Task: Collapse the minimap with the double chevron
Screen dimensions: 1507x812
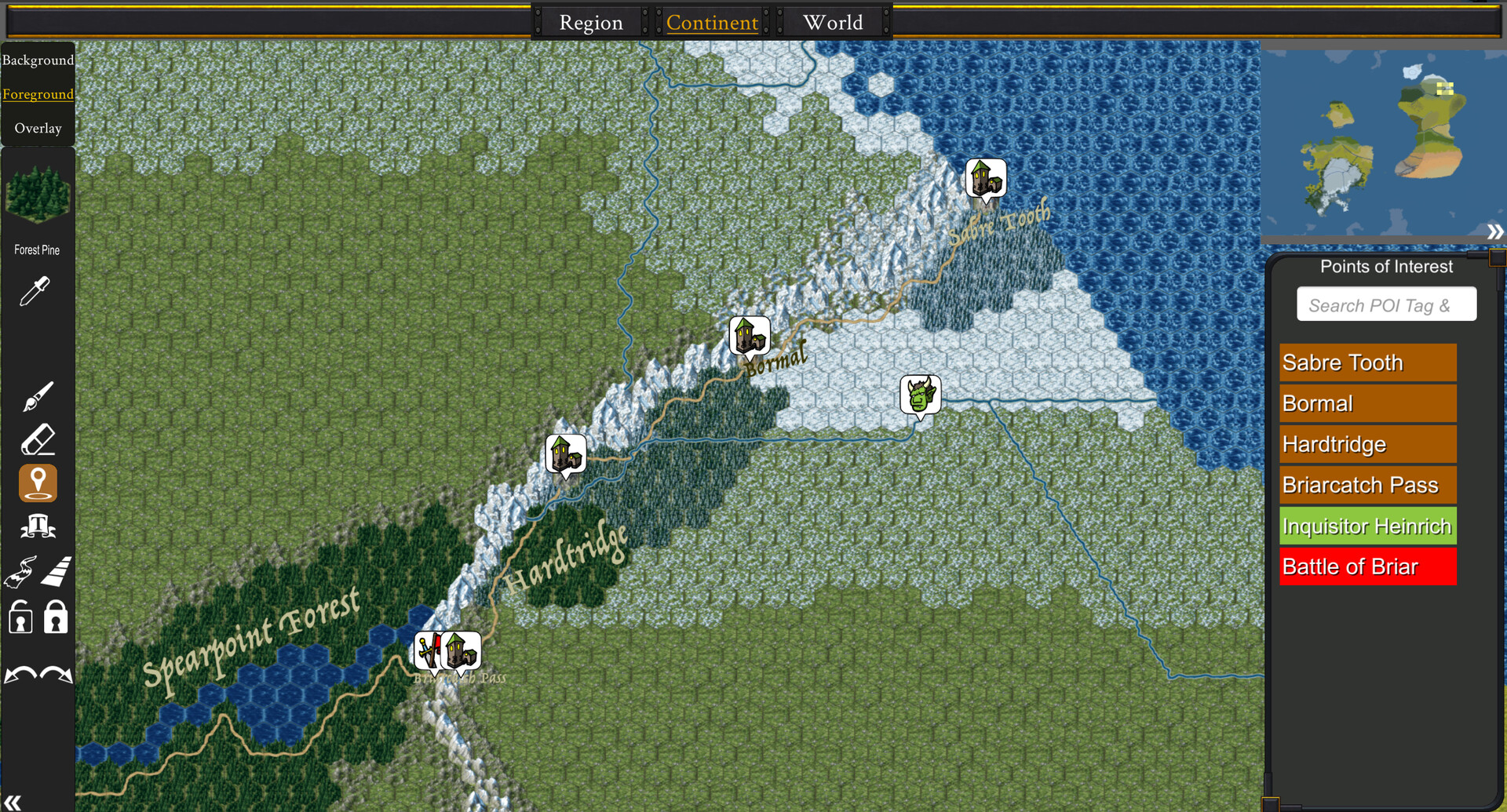Action: point(1496,231)
